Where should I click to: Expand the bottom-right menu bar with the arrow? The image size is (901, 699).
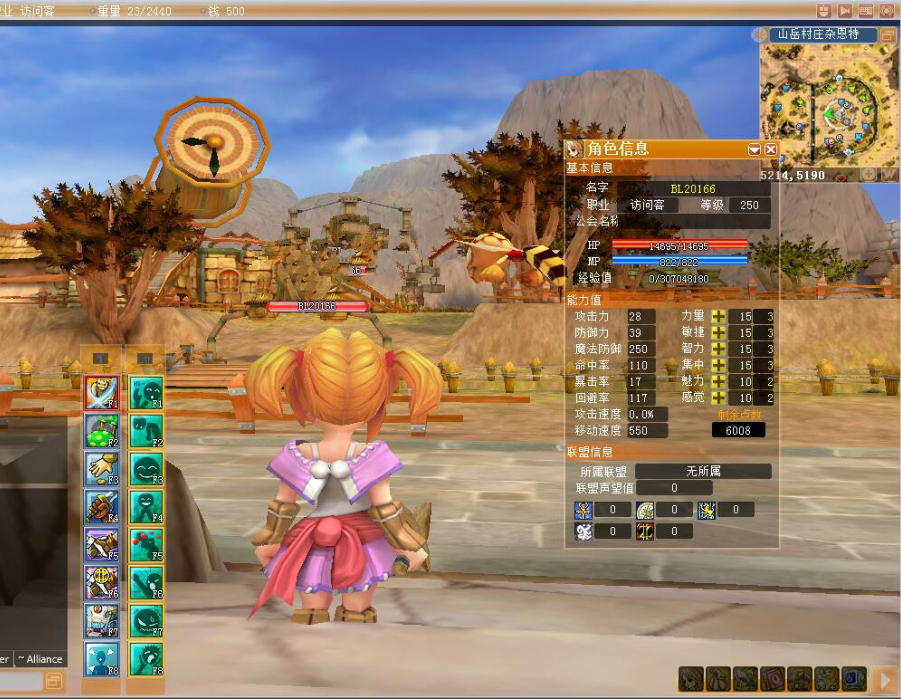[884, 680]
